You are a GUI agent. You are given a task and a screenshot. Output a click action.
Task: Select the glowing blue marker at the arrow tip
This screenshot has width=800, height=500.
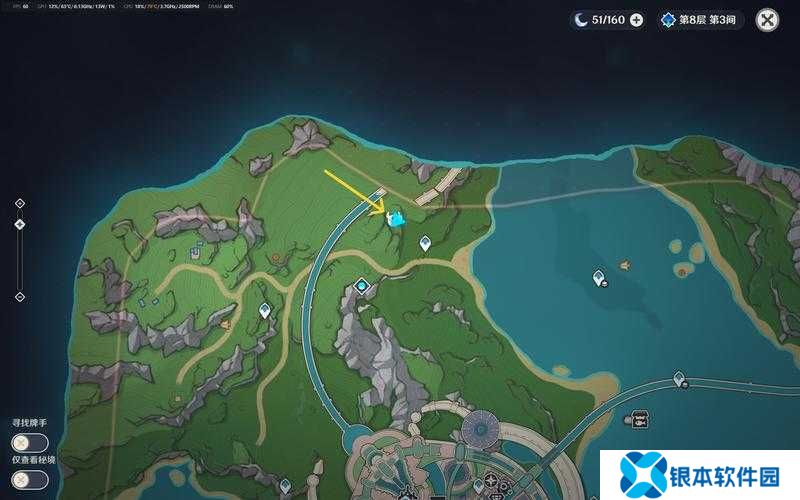click(x=396, y=217)
